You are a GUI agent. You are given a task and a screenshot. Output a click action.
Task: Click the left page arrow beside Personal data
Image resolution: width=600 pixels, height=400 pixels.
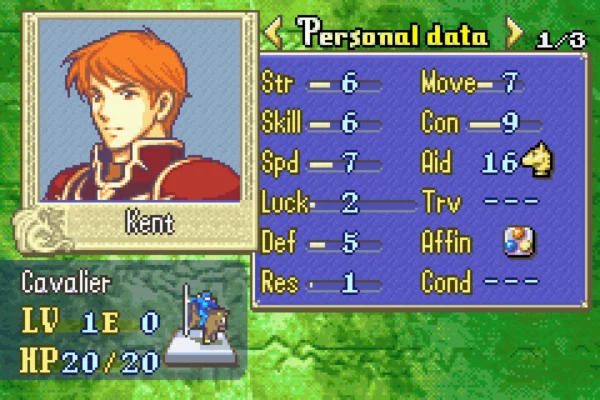click(x=271, y=35)
